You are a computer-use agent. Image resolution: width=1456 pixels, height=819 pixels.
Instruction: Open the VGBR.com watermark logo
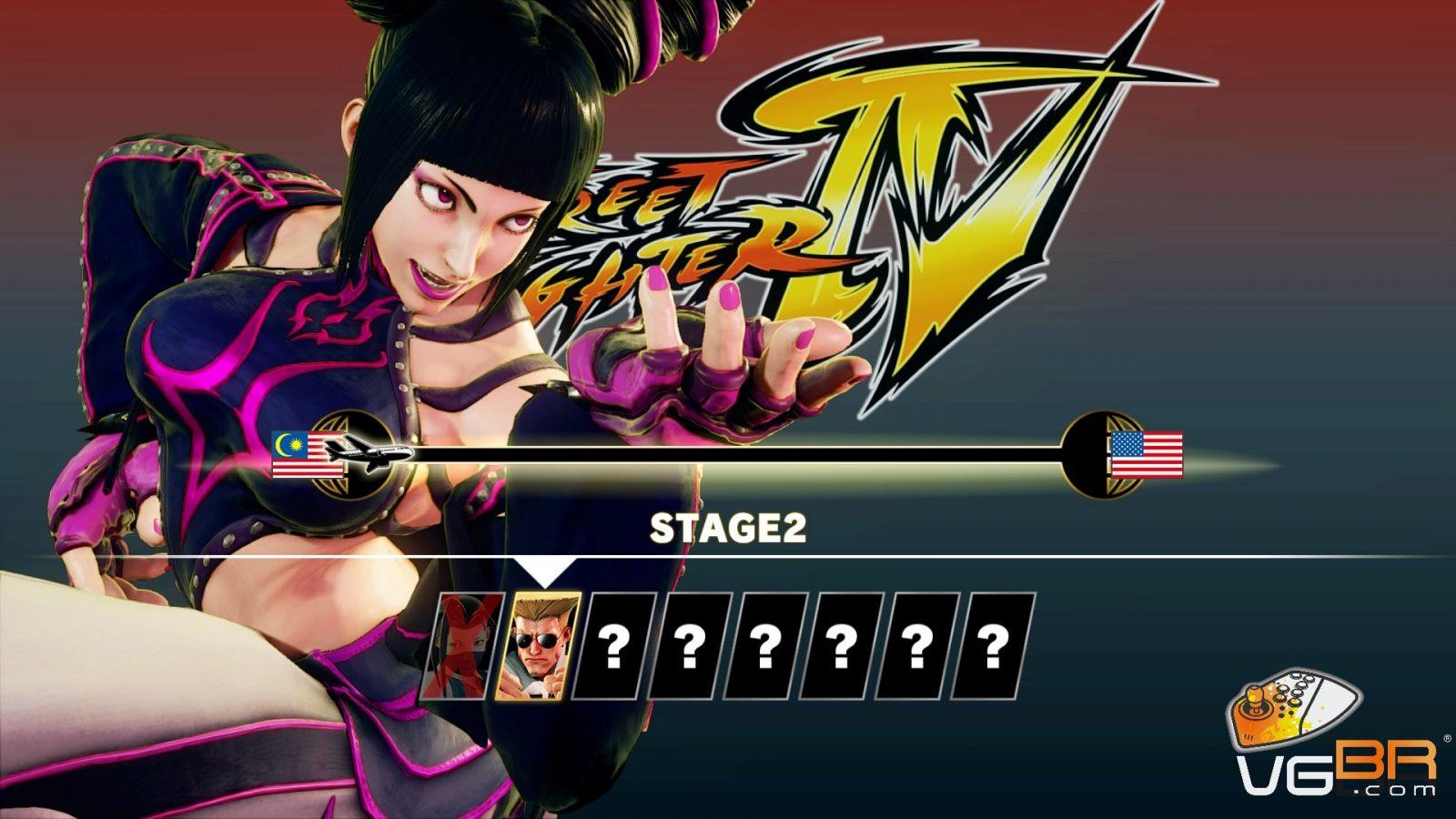1336,737
